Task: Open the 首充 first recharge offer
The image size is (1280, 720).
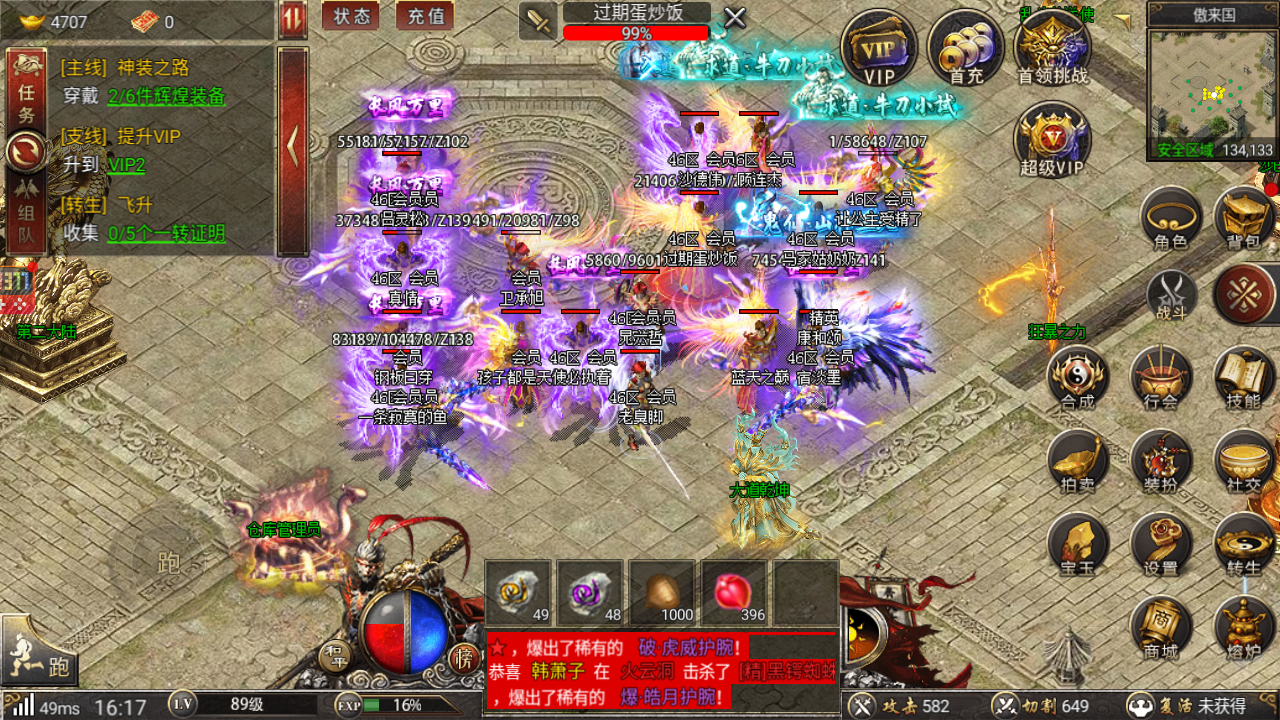Action: [965, 48]
